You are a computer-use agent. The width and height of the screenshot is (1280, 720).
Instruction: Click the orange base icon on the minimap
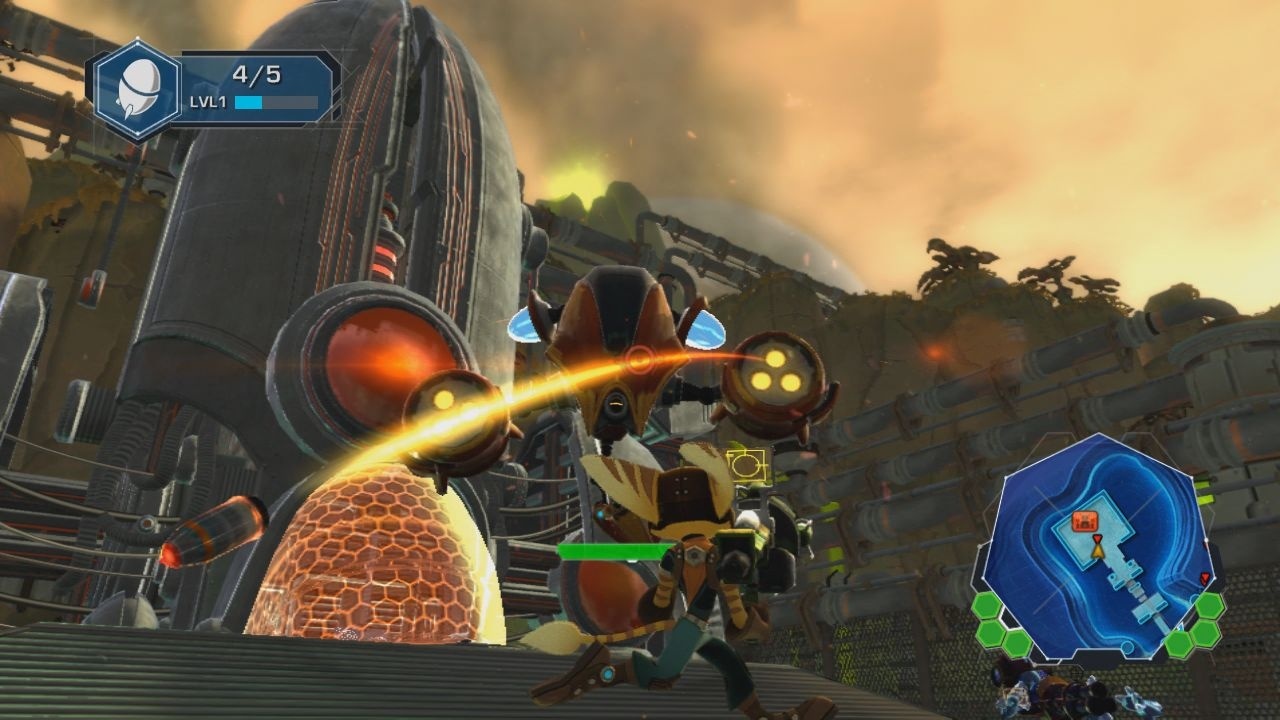tap(1084, 520)
